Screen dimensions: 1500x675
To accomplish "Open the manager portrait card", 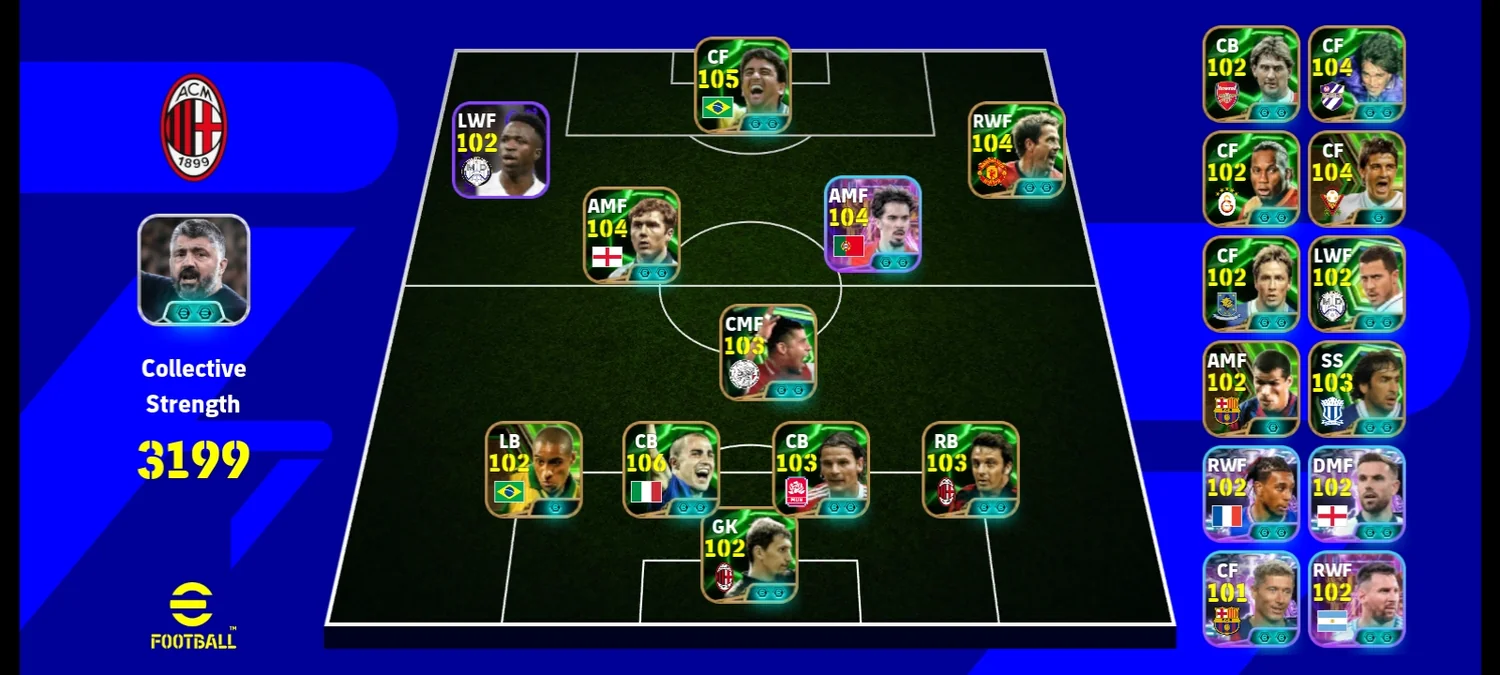I will point(193,270).
